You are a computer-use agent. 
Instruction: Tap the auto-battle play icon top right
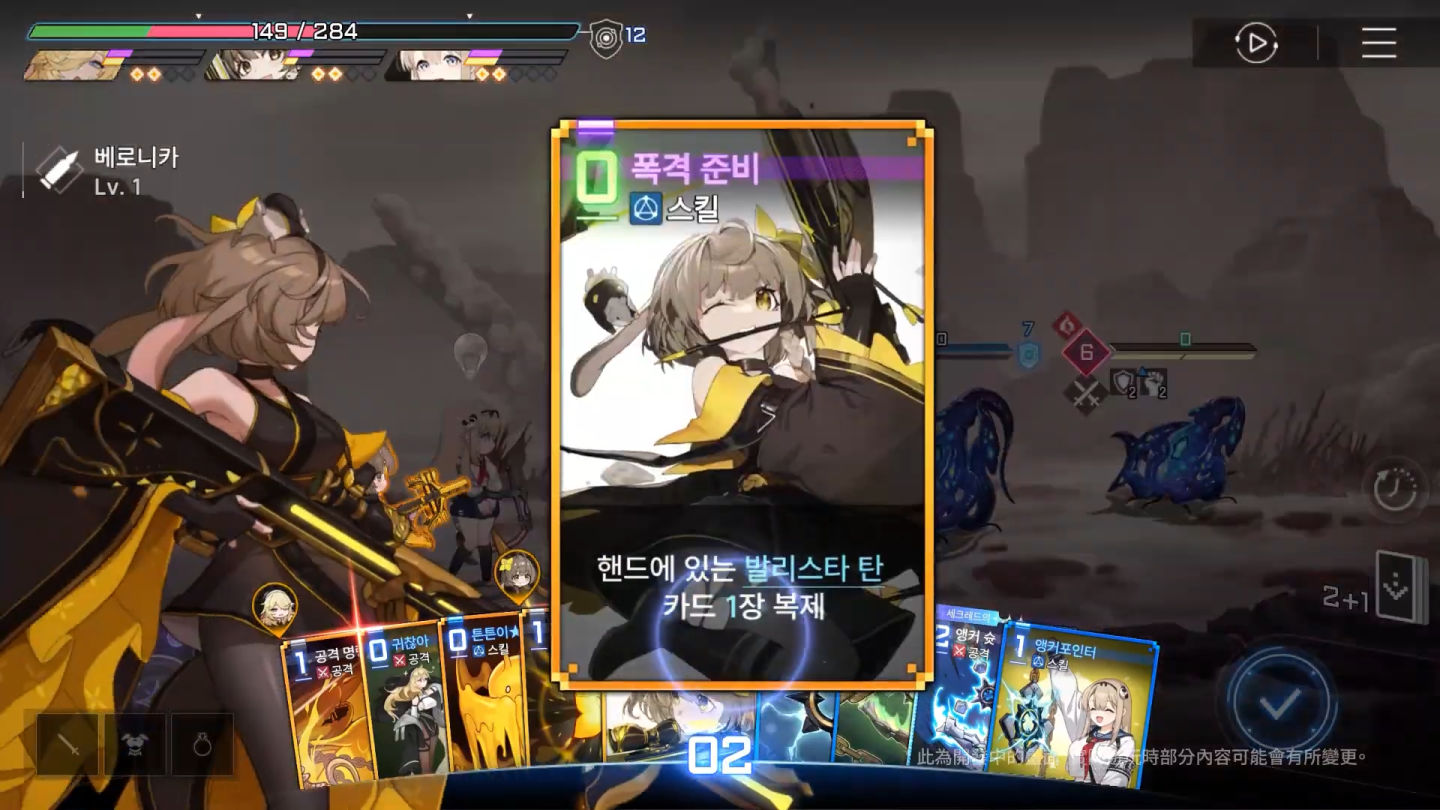[x=1257, y=44]
